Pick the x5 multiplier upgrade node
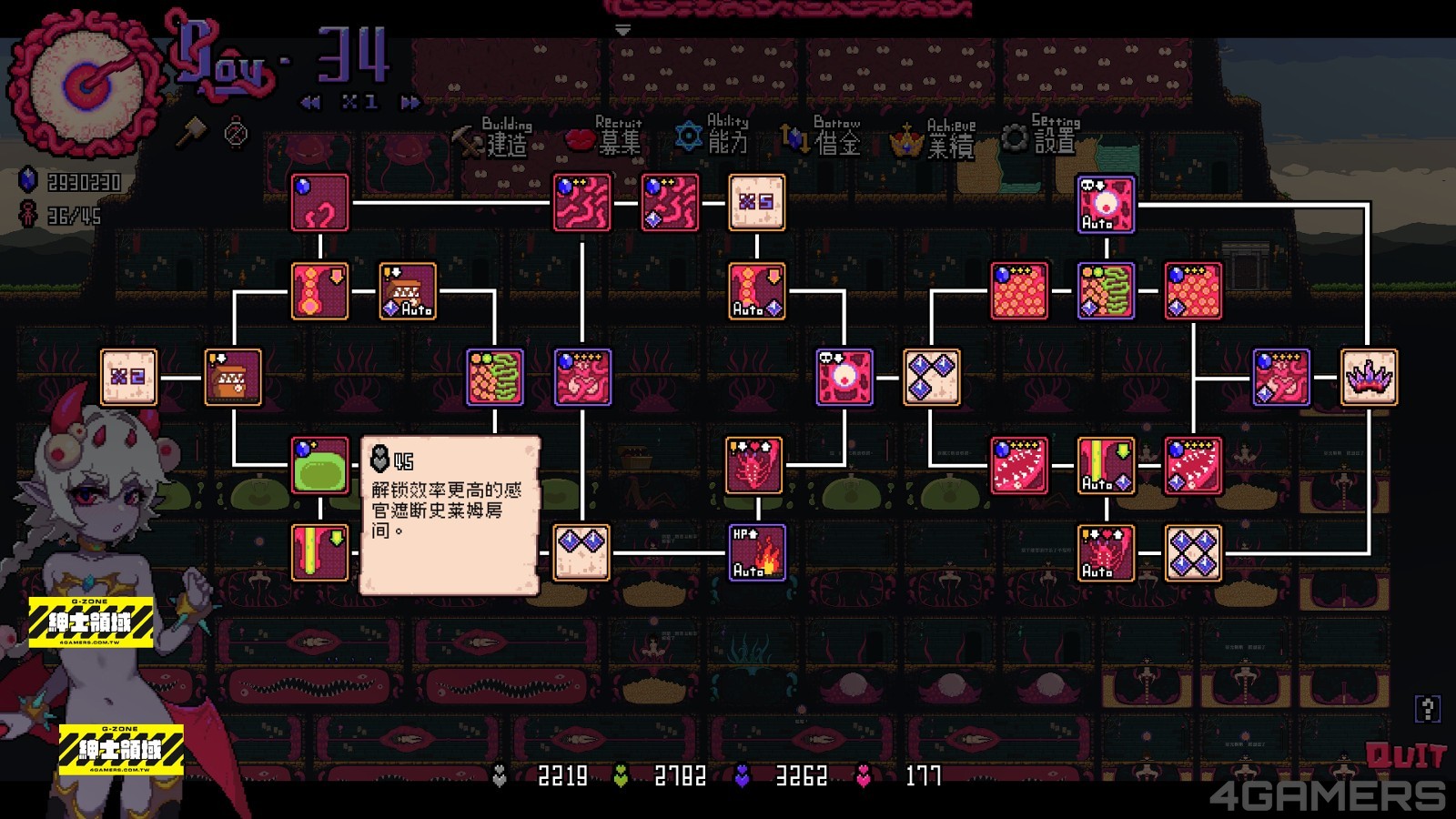This screenshot has height=819, width=1456. pyautogui.click(x=756, y=202)
